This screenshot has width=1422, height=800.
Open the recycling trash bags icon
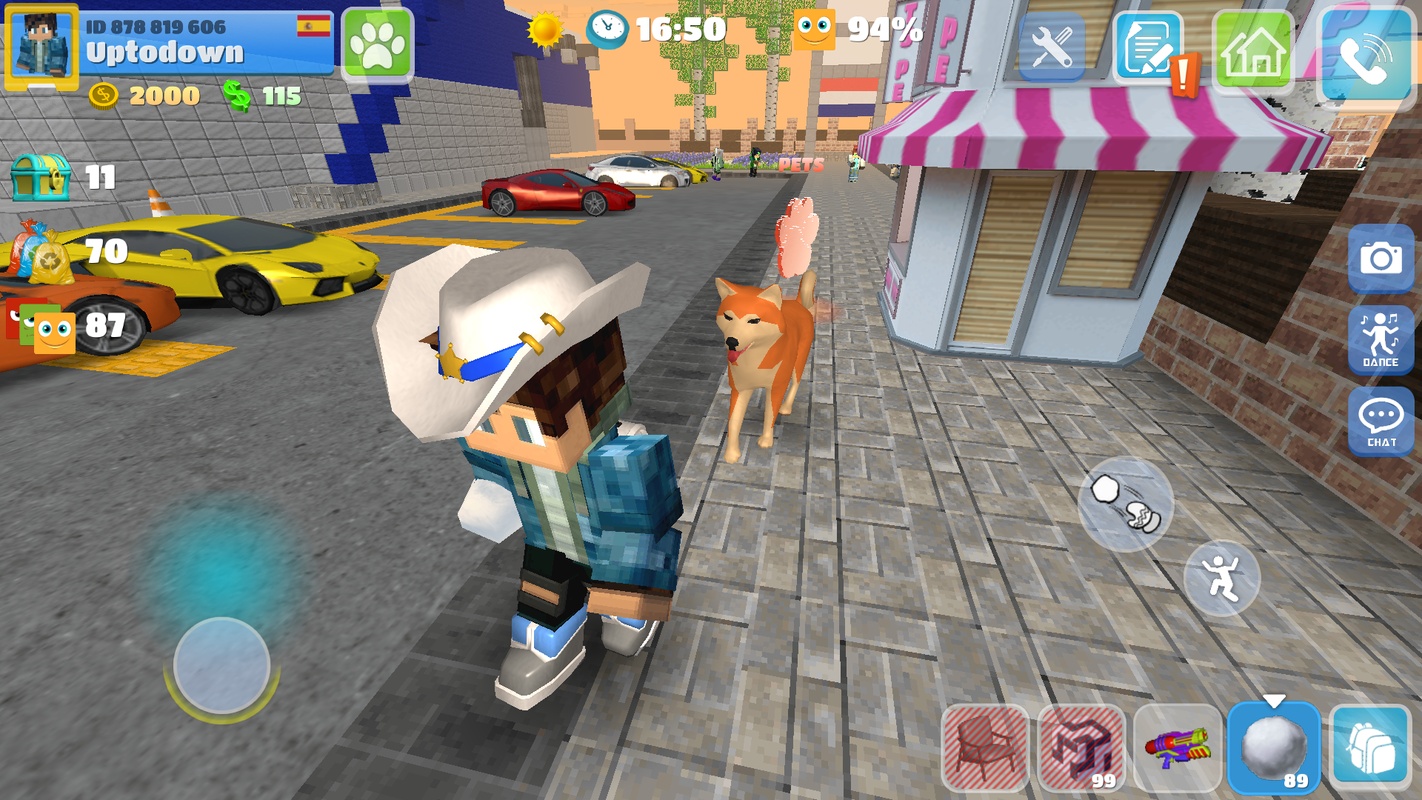pos(39,252)
